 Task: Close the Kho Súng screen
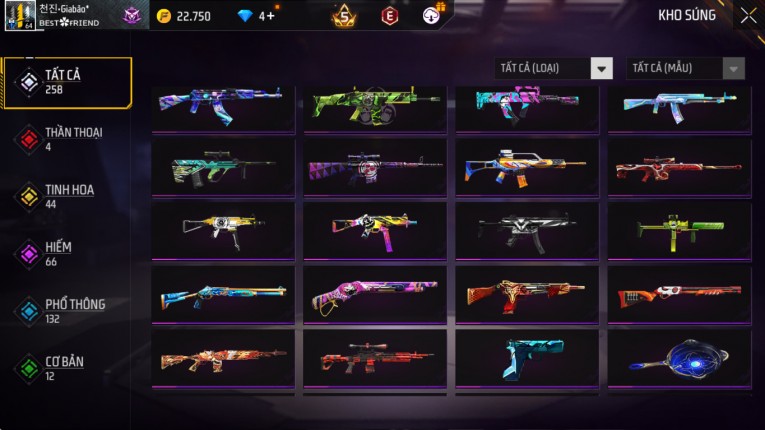pos(748,16)
